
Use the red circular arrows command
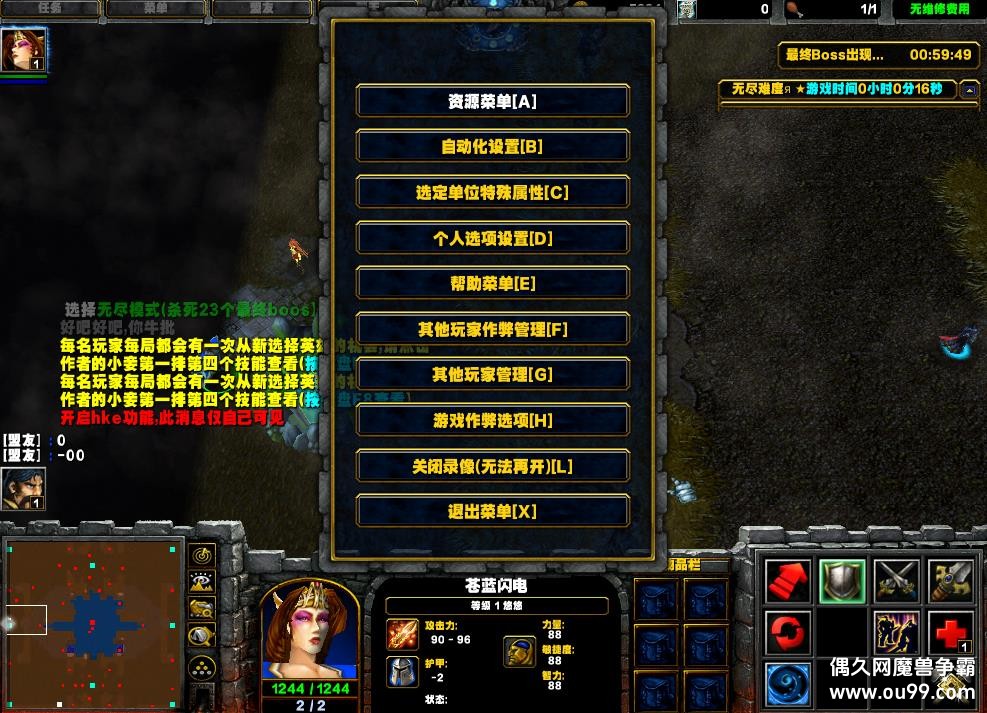click(x=788, y=633)
